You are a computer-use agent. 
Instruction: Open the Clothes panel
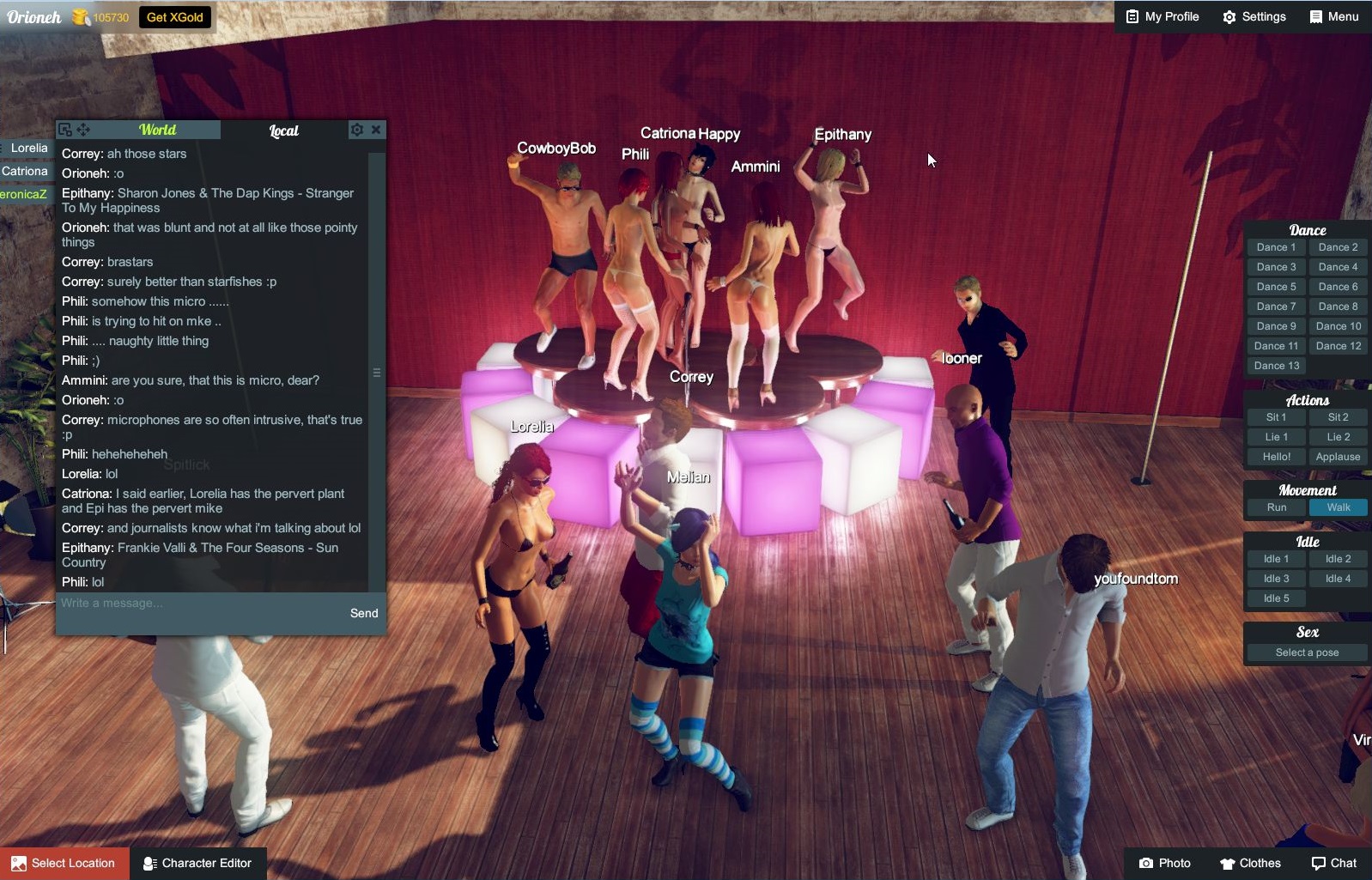point(1251,863)
